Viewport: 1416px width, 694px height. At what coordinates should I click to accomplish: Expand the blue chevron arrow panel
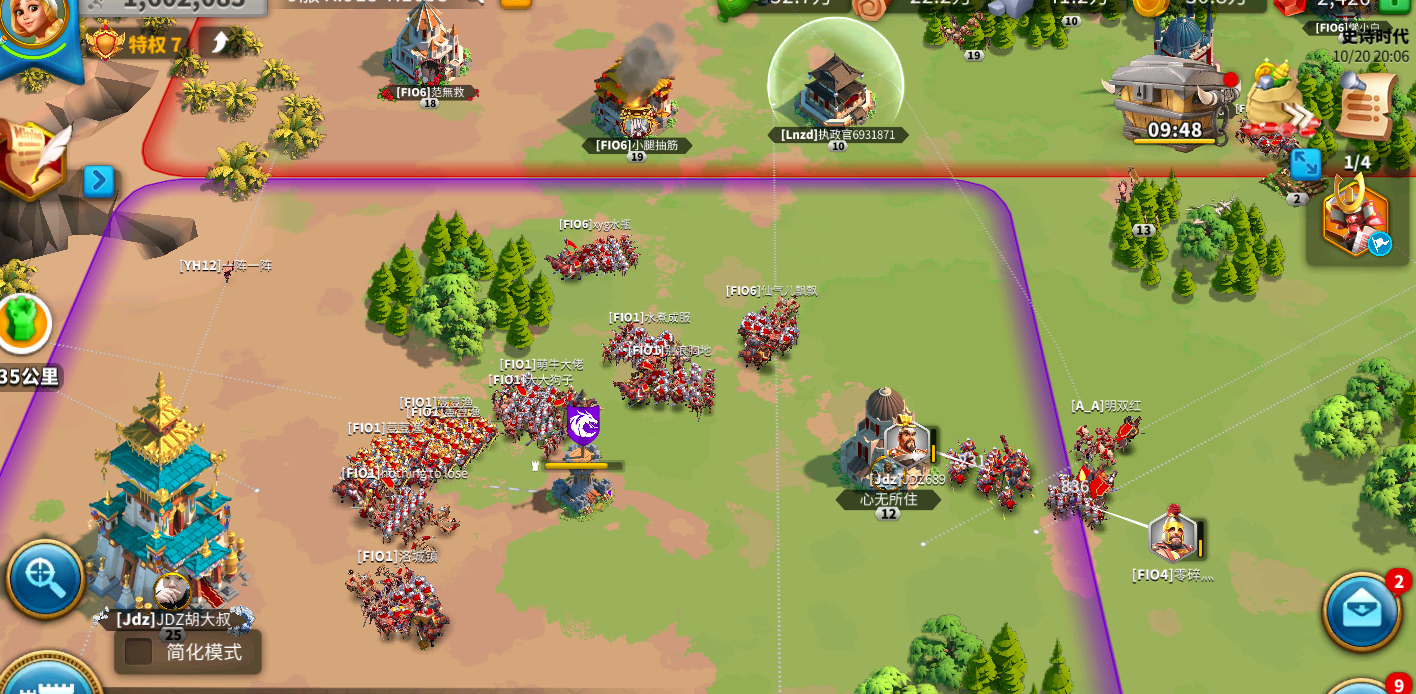click(98, 181)
